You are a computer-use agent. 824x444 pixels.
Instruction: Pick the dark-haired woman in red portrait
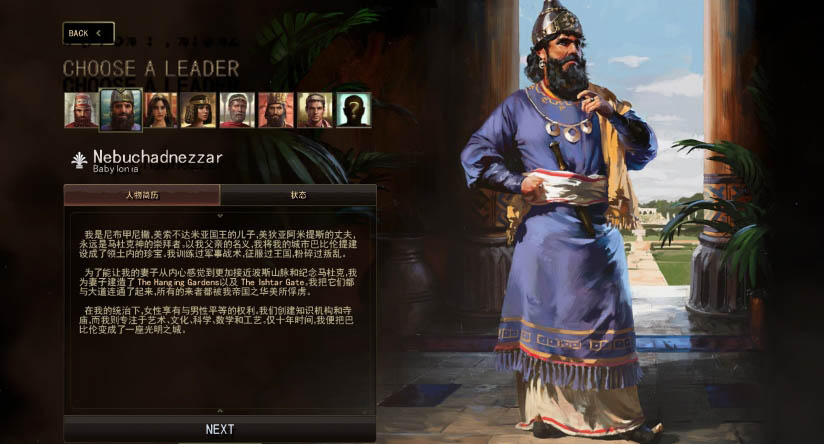click(161, 110)
